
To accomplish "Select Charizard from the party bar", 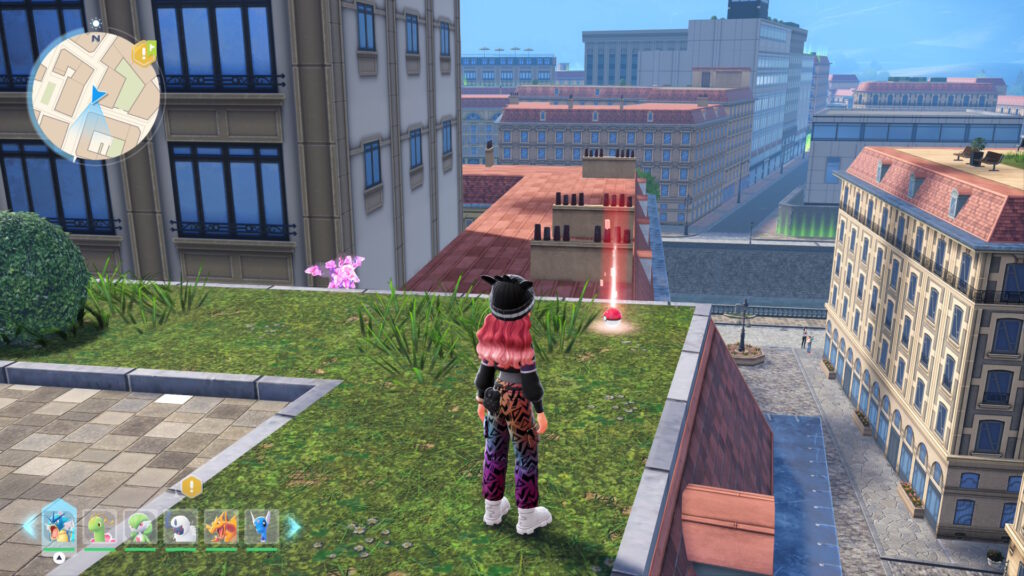I will 221,527.
